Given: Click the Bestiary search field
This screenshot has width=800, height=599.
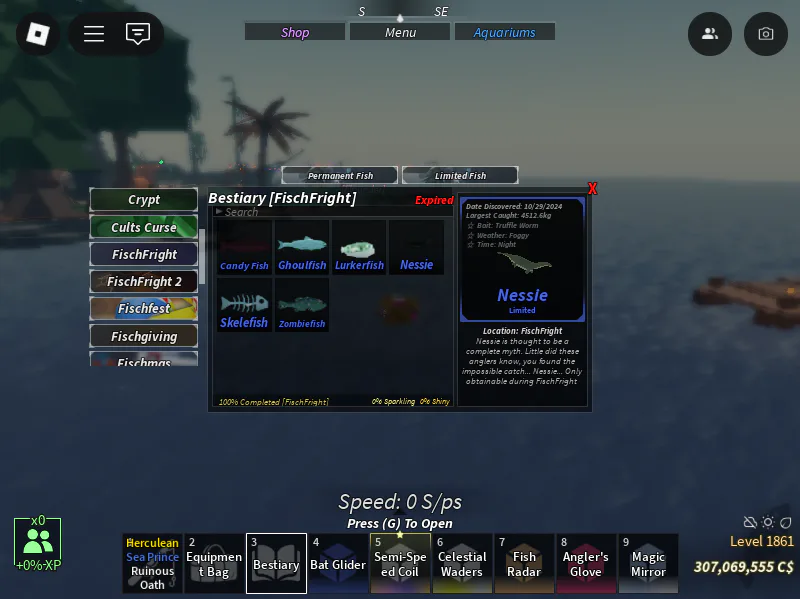Looking at the screenshot, I should [300, 212].
